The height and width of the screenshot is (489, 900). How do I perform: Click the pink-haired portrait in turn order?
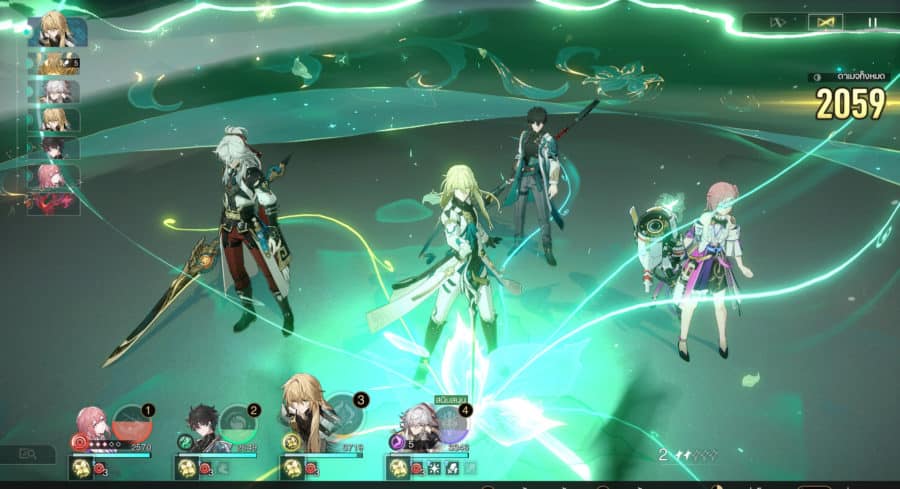53,177
